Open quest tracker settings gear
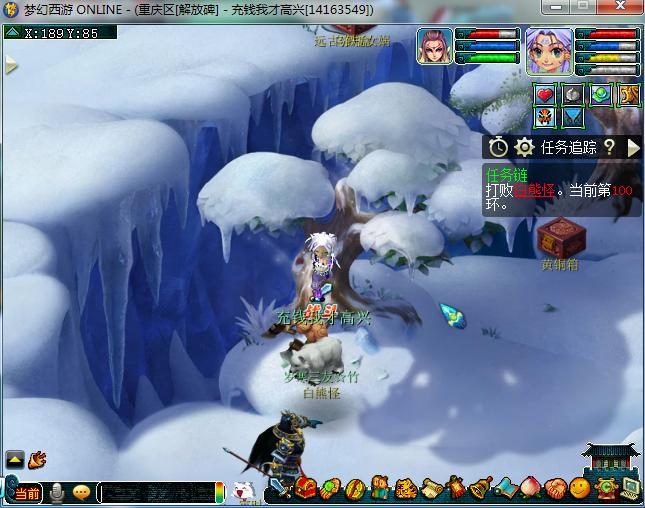Screen dimensions: 645x508 [x=524, y=147]
